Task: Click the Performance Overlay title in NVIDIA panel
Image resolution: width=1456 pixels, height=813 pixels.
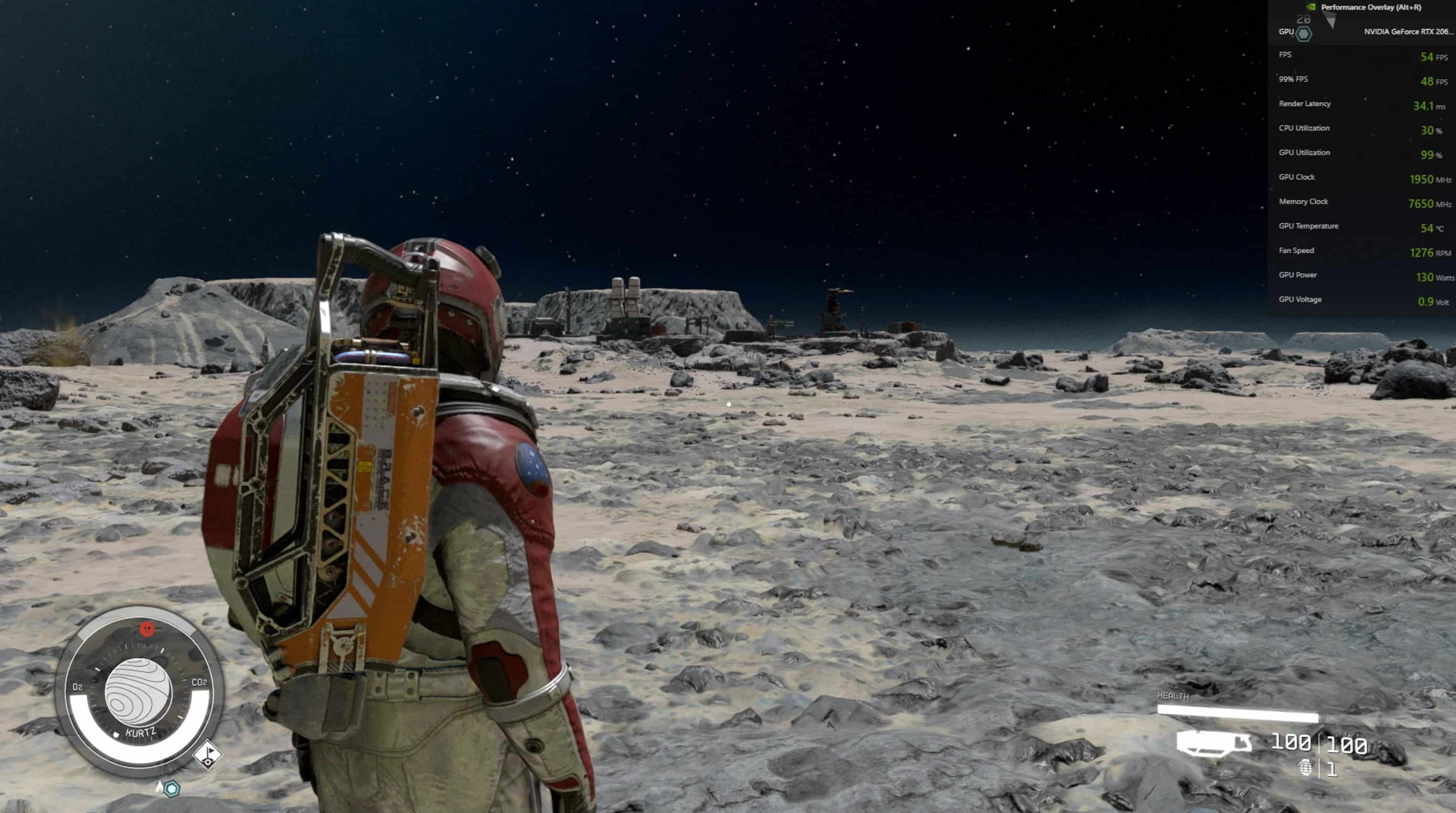Action: click(1371, 7)
